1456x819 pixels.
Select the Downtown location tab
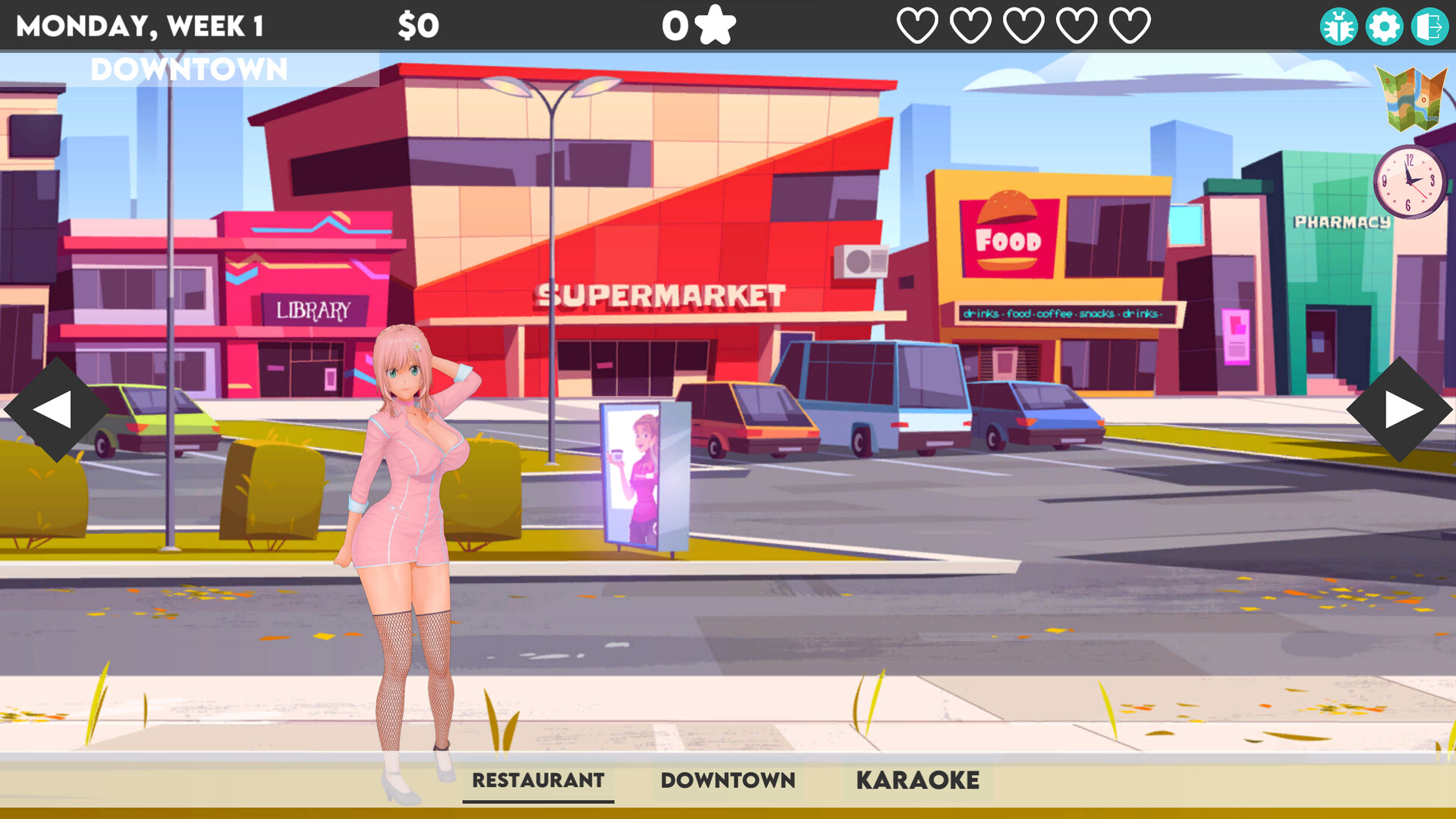tap(728, 780)
